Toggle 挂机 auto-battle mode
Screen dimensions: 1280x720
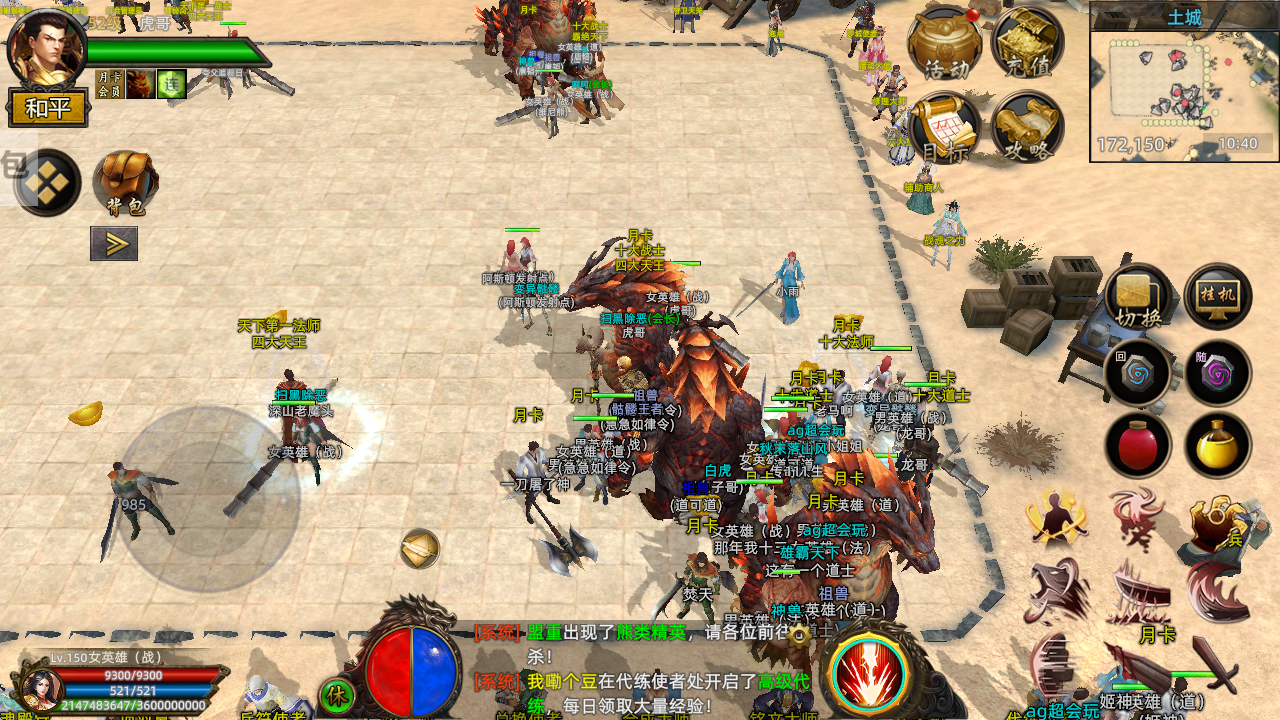pos(1218,297)
